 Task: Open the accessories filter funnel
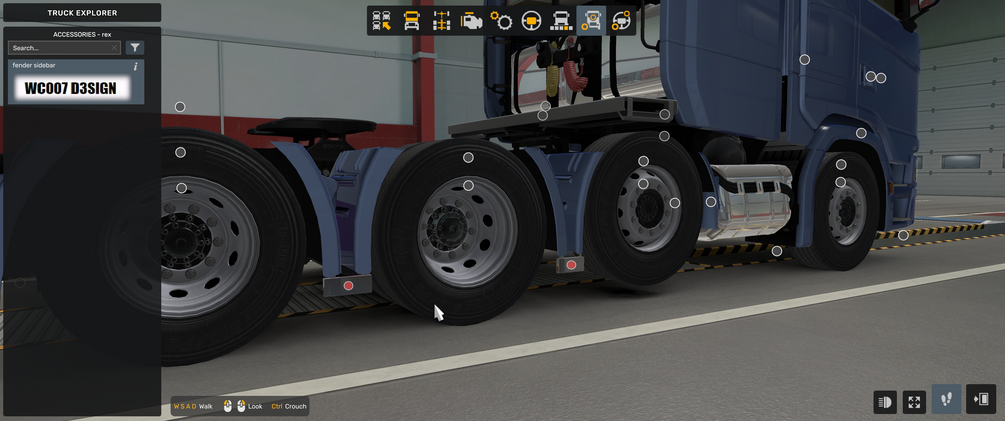tap(135, 48)
